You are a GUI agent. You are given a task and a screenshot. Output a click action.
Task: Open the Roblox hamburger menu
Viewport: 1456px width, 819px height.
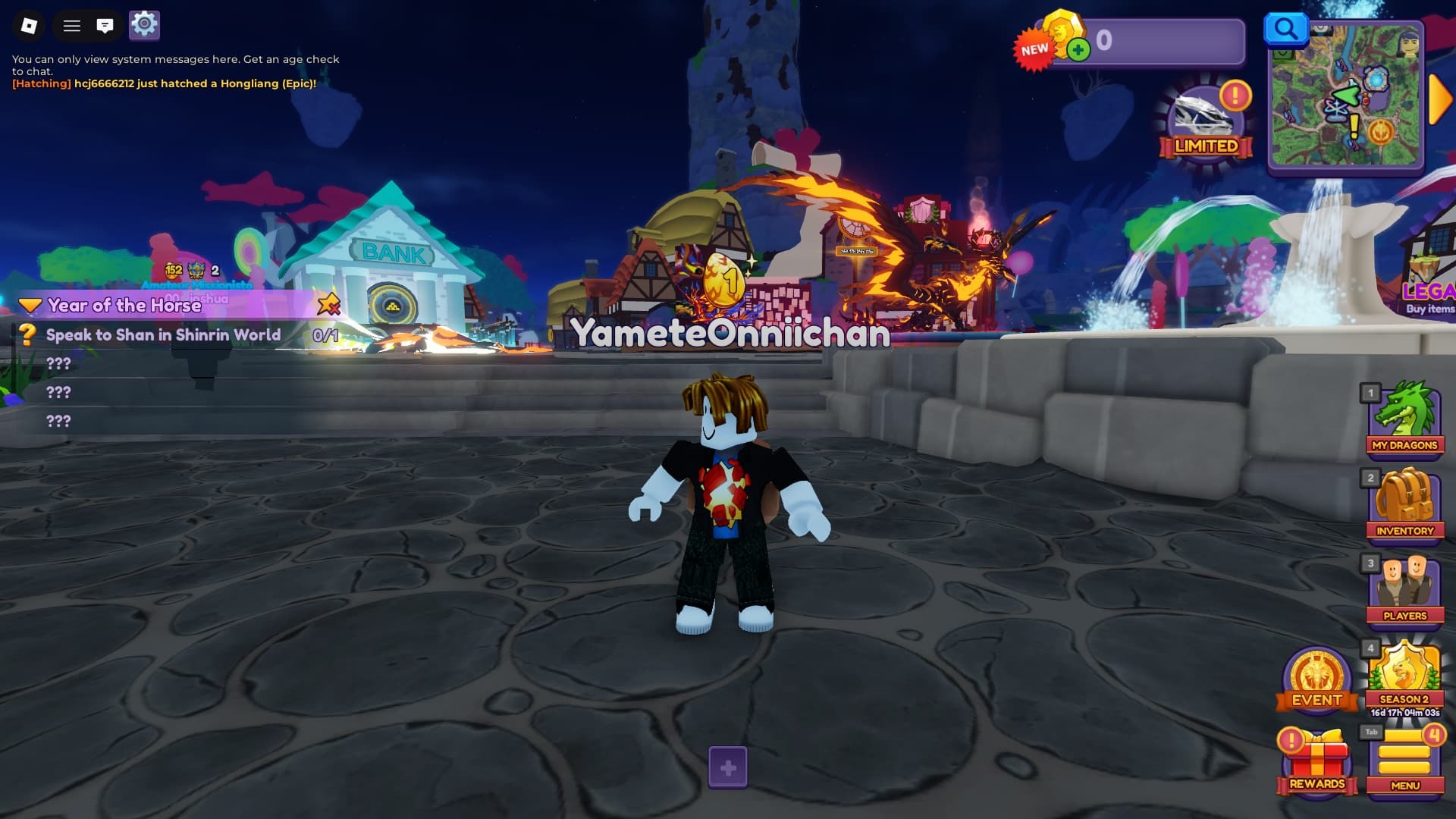(x=72, y=25)
